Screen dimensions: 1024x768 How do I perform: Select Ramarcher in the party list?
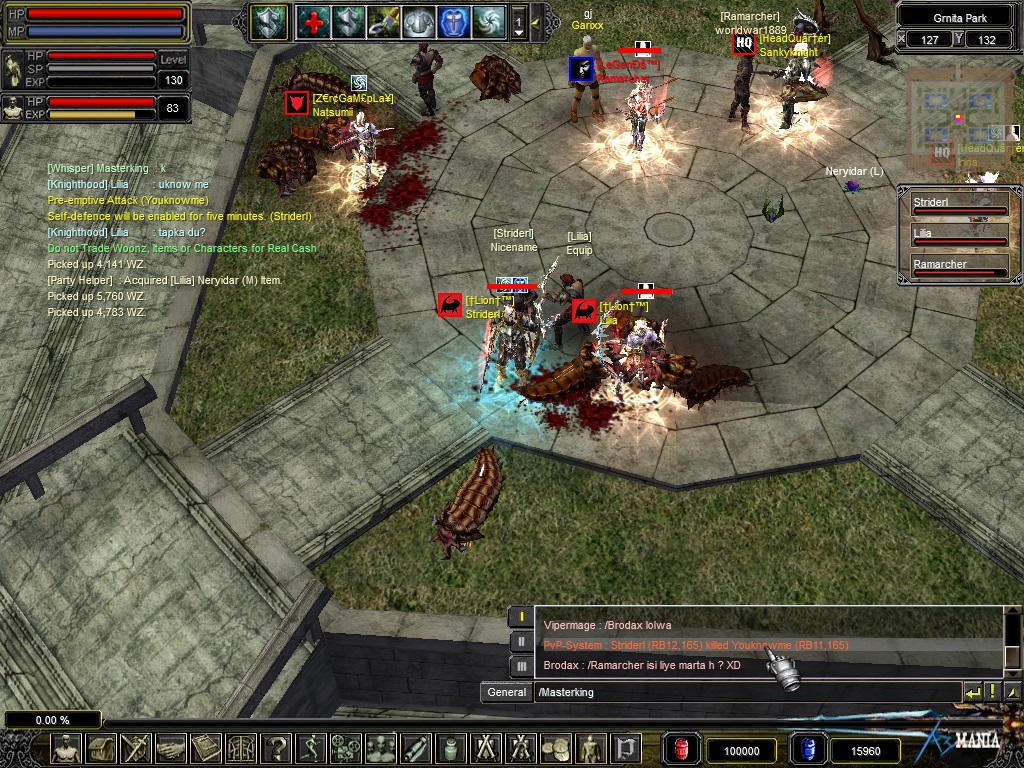point(958,267)
